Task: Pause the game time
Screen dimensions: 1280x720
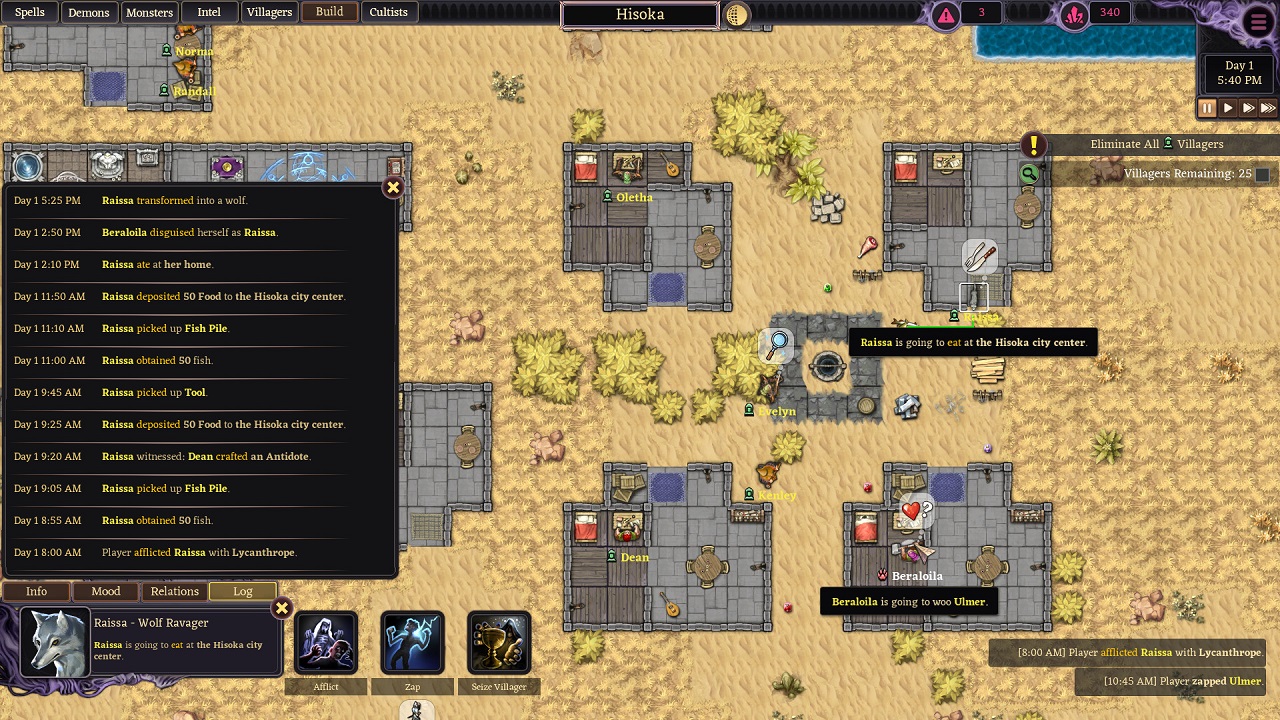Action: [1207, 108]
